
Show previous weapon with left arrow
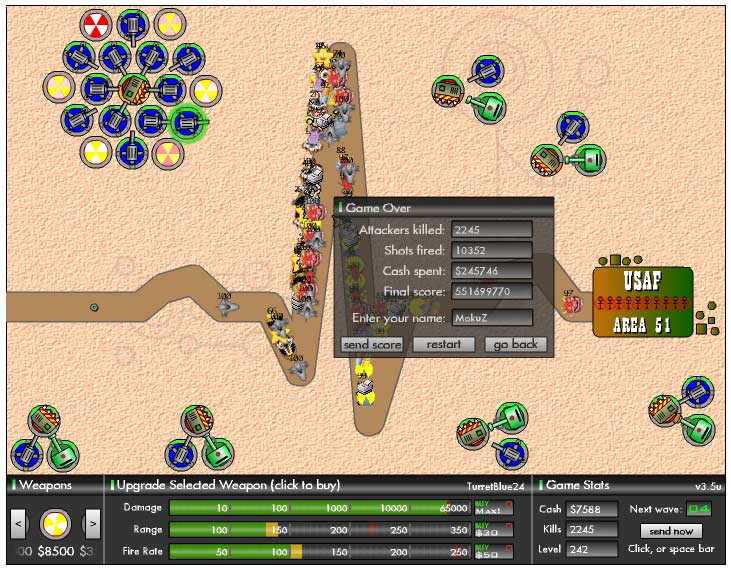18,522
